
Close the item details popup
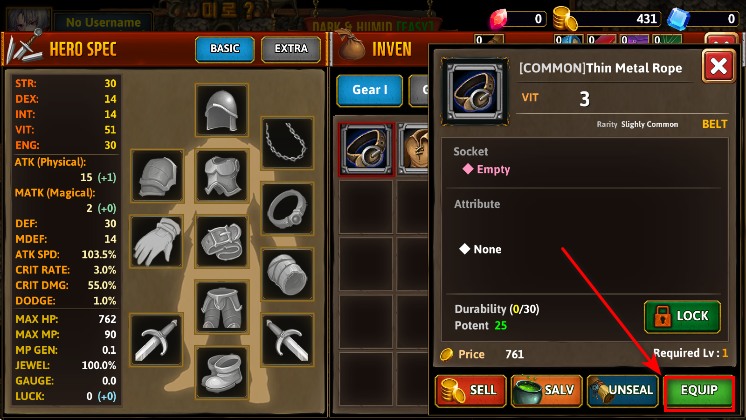click(717, 67)
